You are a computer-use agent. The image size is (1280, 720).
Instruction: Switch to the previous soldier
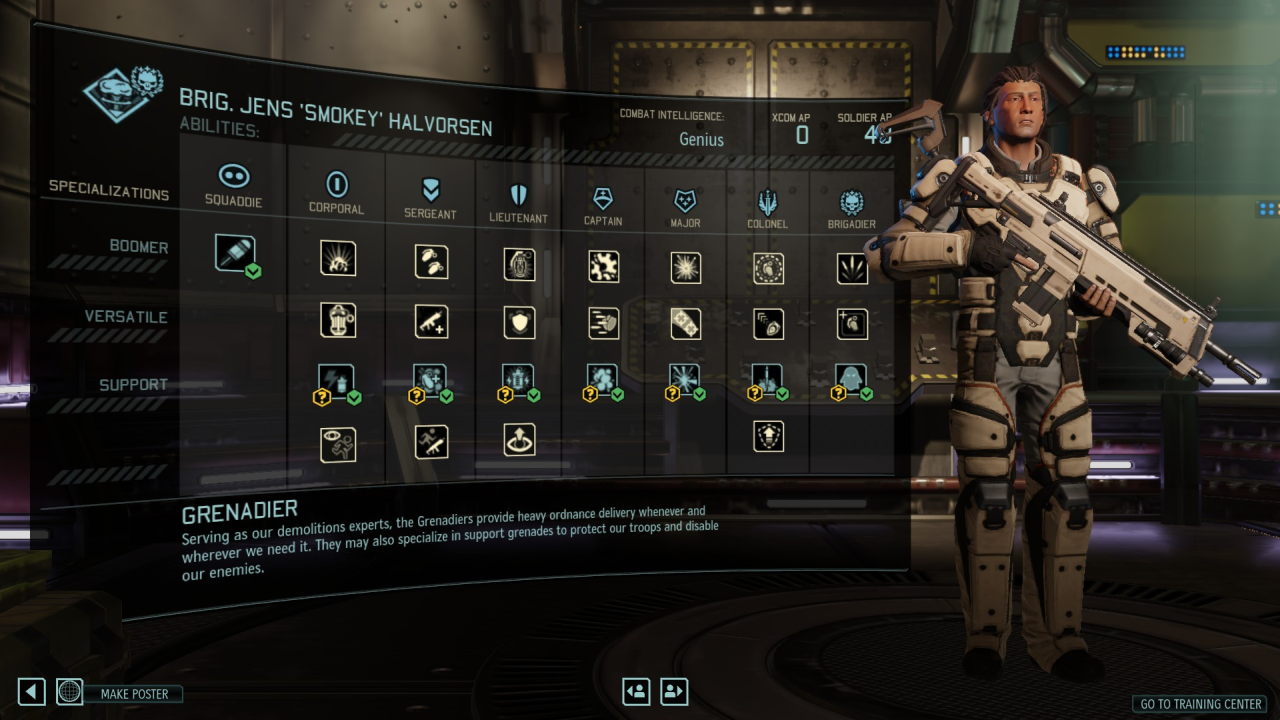coord(636,691)
